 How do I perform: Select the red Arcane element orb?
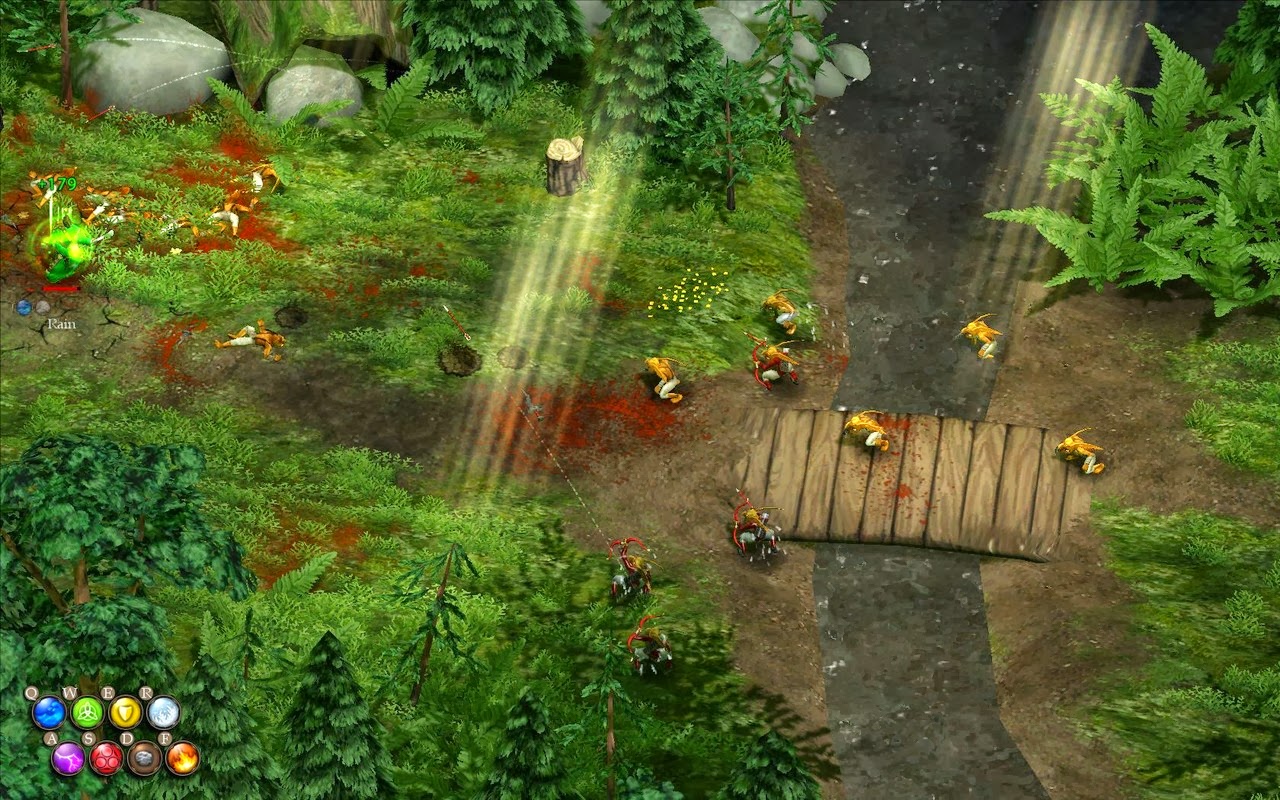[108, 758]
